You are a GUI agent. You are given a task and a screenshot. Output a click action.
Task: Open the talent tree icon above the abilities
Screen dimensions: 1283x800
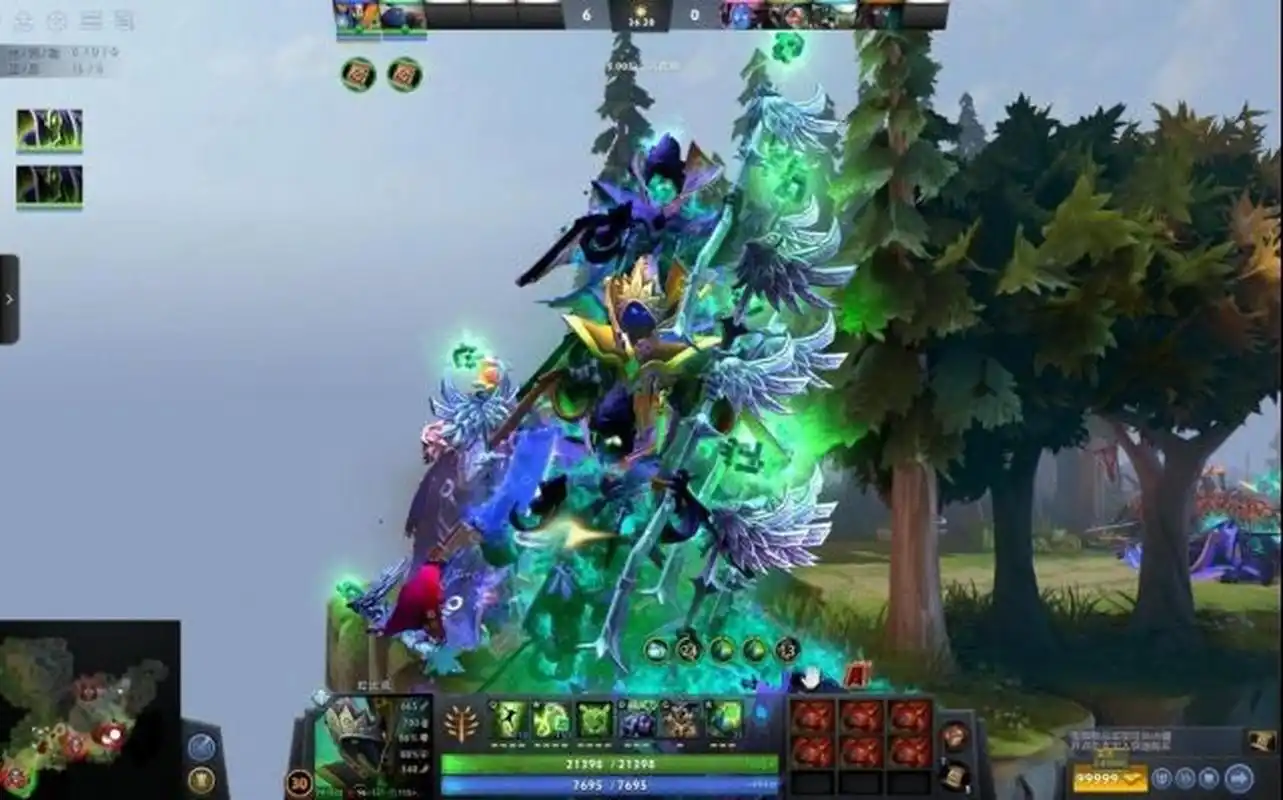pyautogui.click(x=461, y=722)
